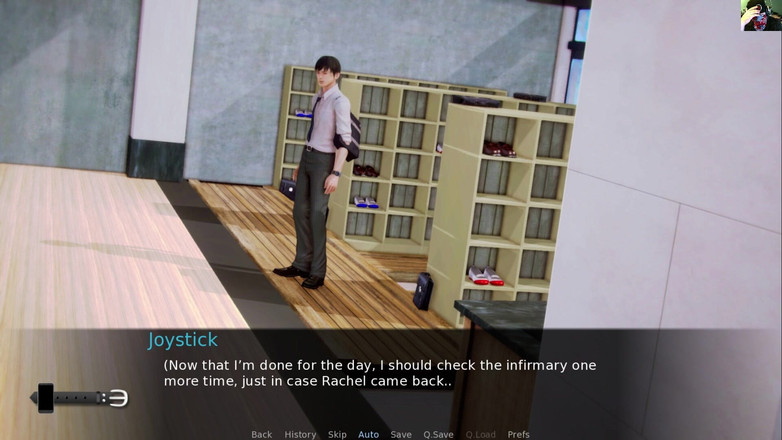Click the avatar thumbnail in the corner

[760, 16]
